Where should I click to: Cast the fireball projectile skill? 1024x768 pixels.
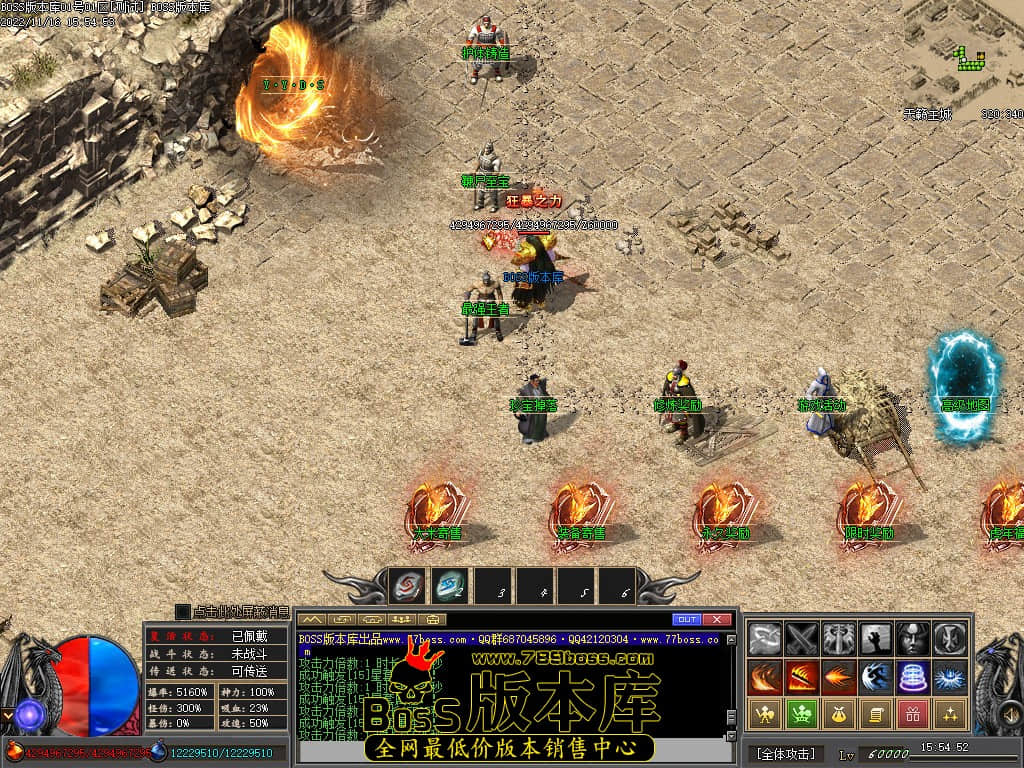(839, 677)
